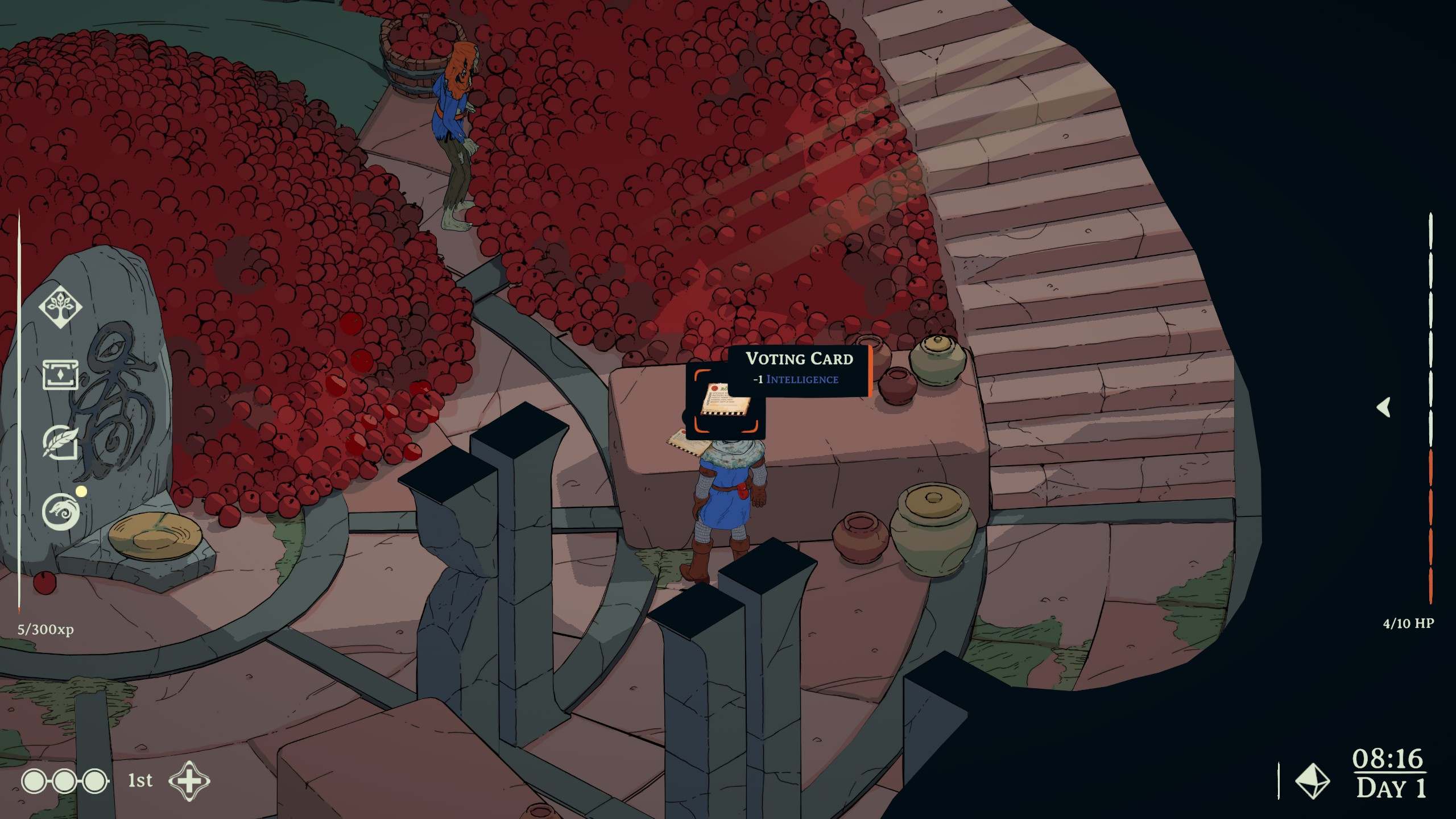Select the plus-shaped spell icon
This screenshot has height=819, width=1456.
(189, 781)
